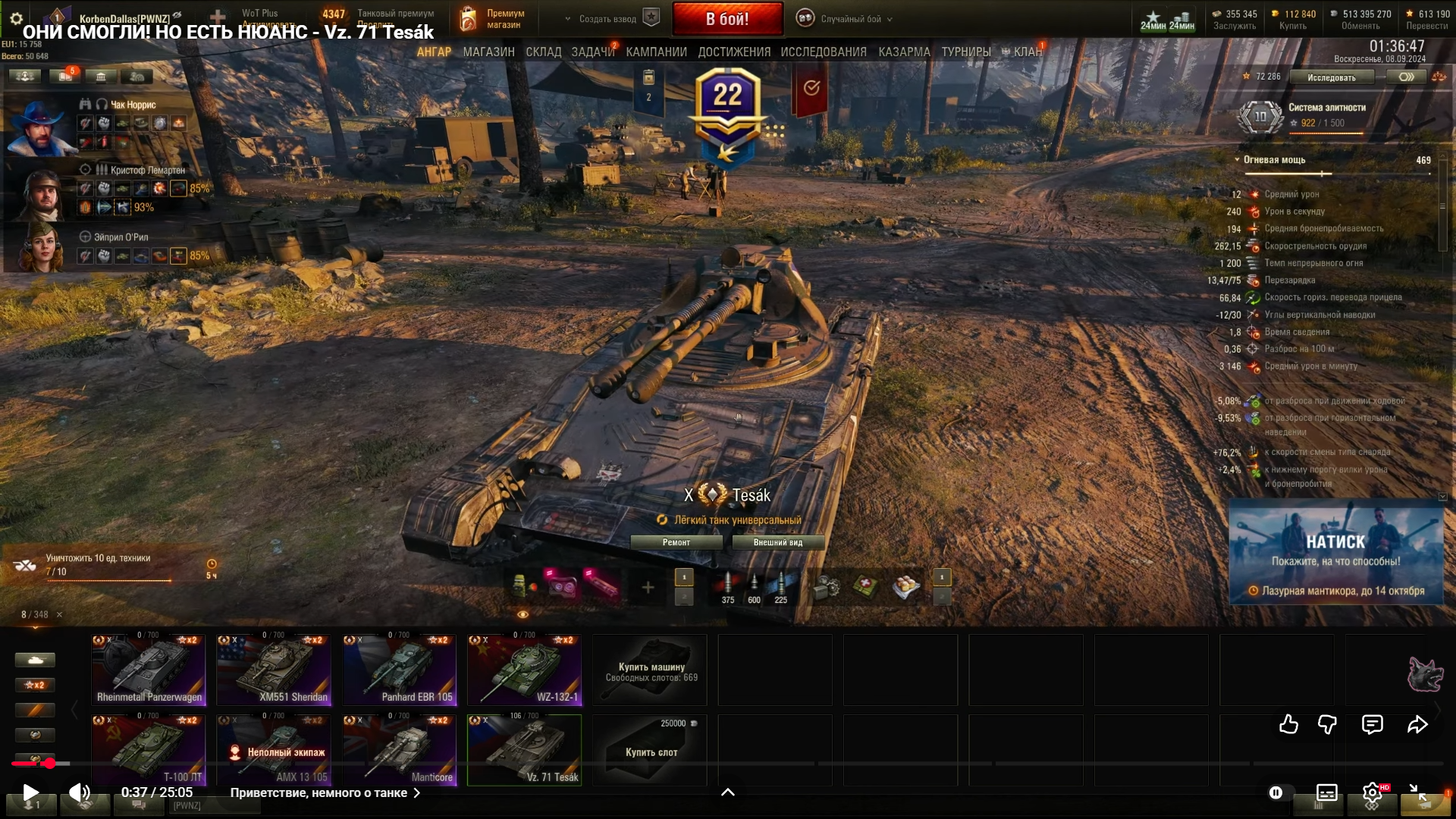Play the video
This screenshot has width=1456, height=819.
[30, 792]
